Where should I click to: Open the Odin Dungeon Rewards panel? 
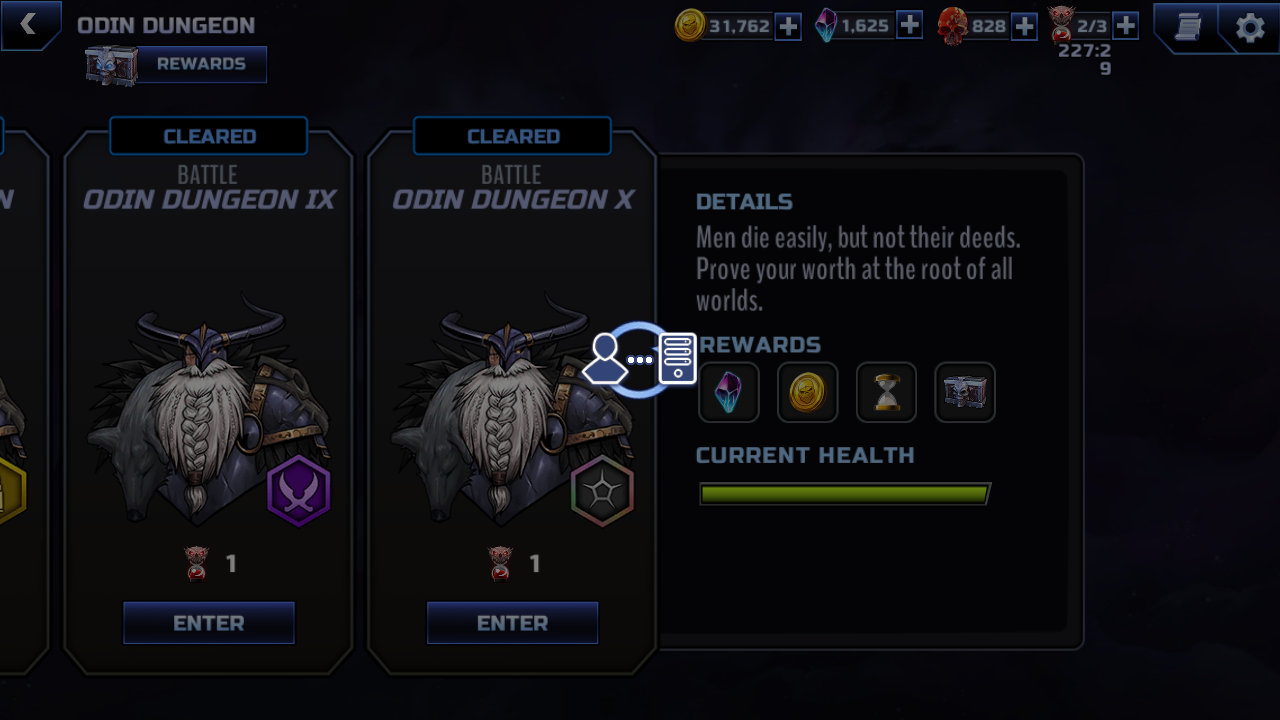point(199,64)
